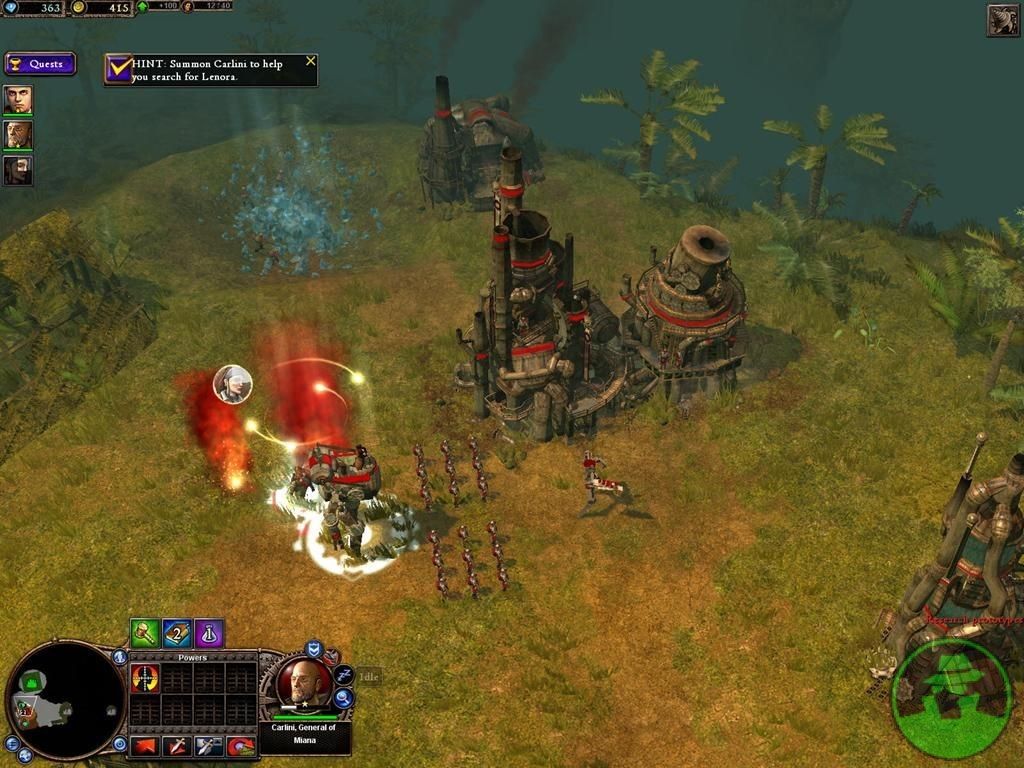The height and width of the screenshot is (768, 1024).
Task: Open the blue research tab numbered 2
Action: tap(177, 633)
